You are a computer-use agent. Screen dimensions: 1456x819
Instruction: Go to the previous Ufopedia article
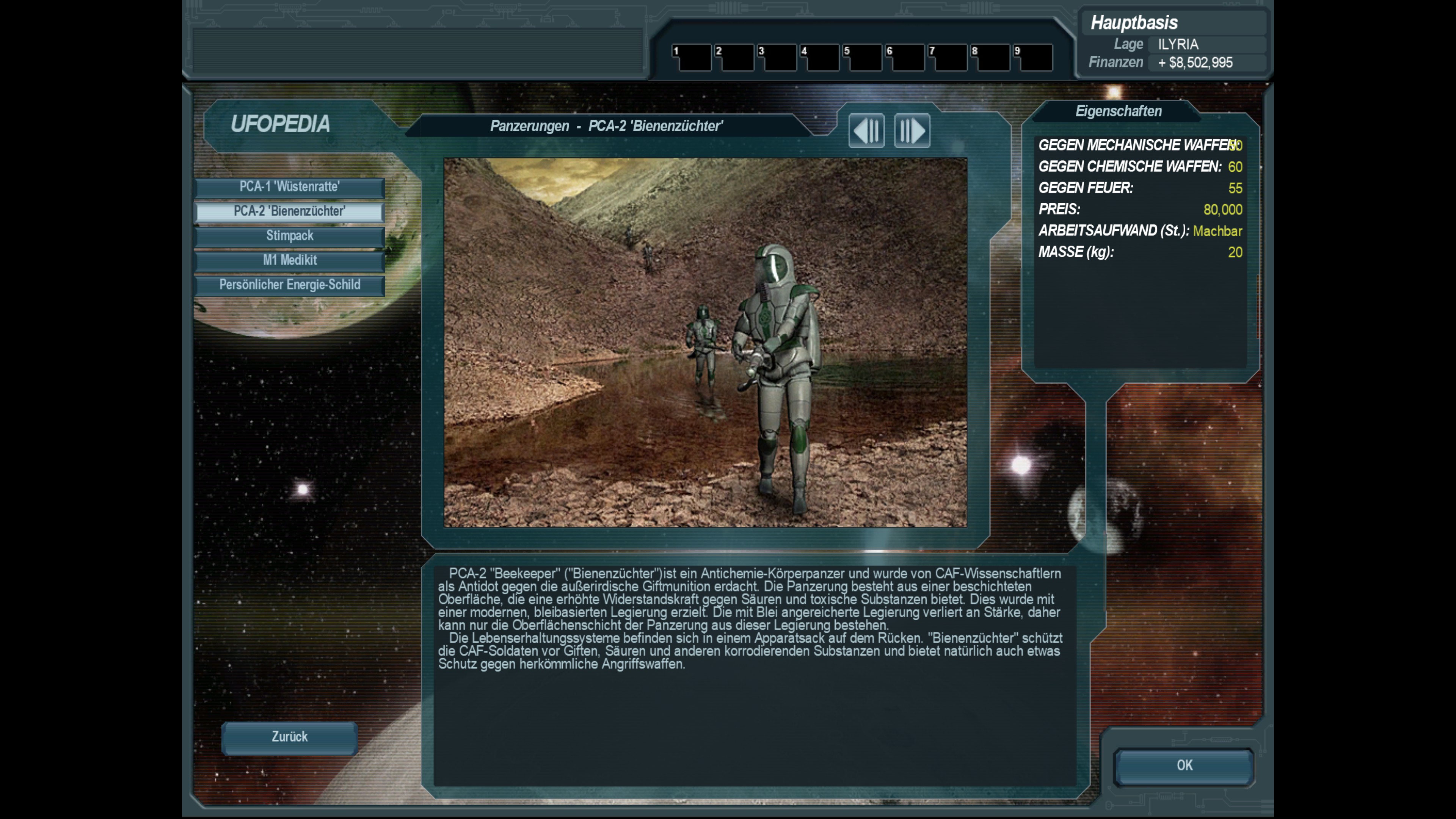(866, 131)
